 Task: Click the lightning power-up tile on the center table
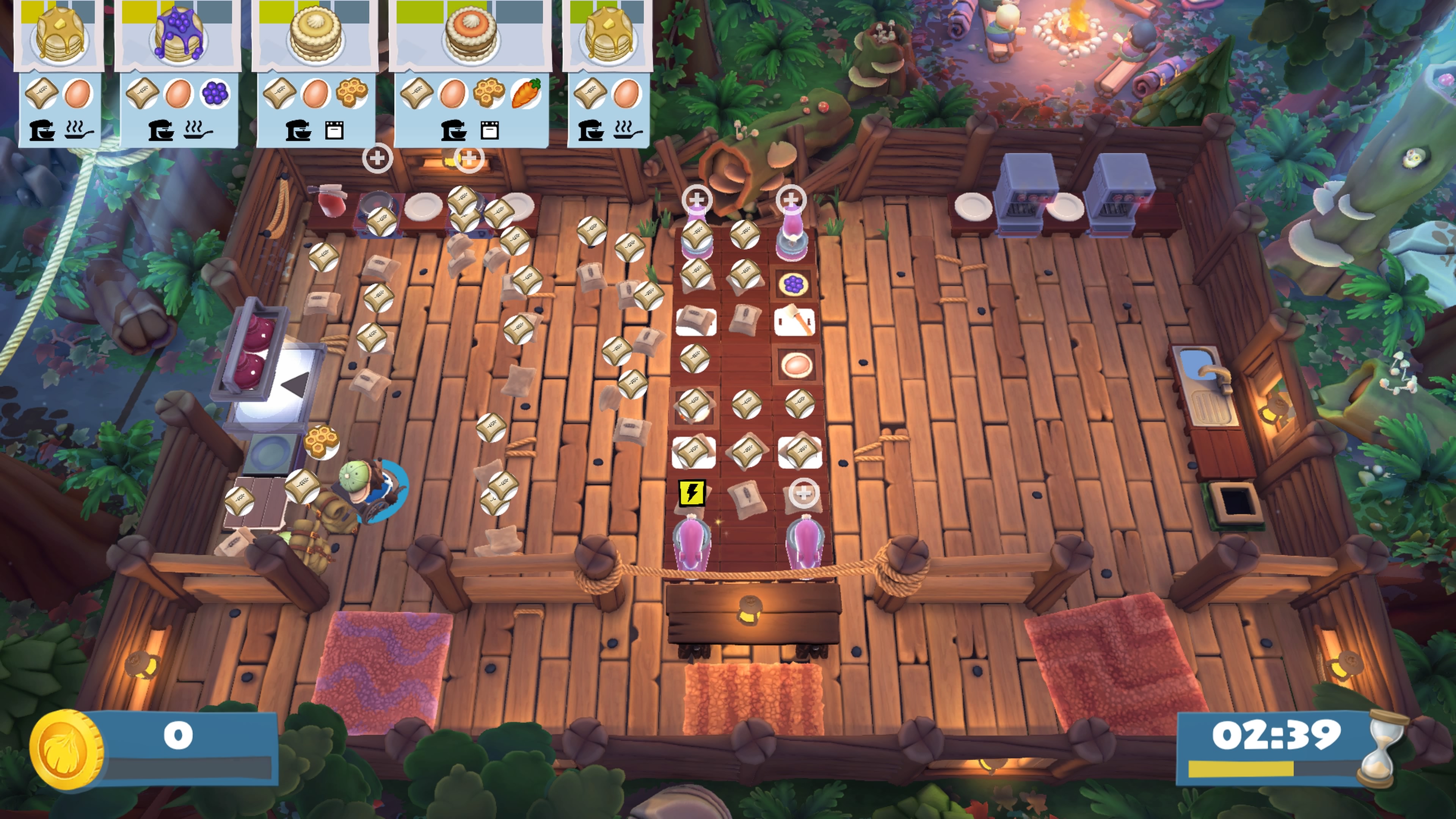point(693,493)
